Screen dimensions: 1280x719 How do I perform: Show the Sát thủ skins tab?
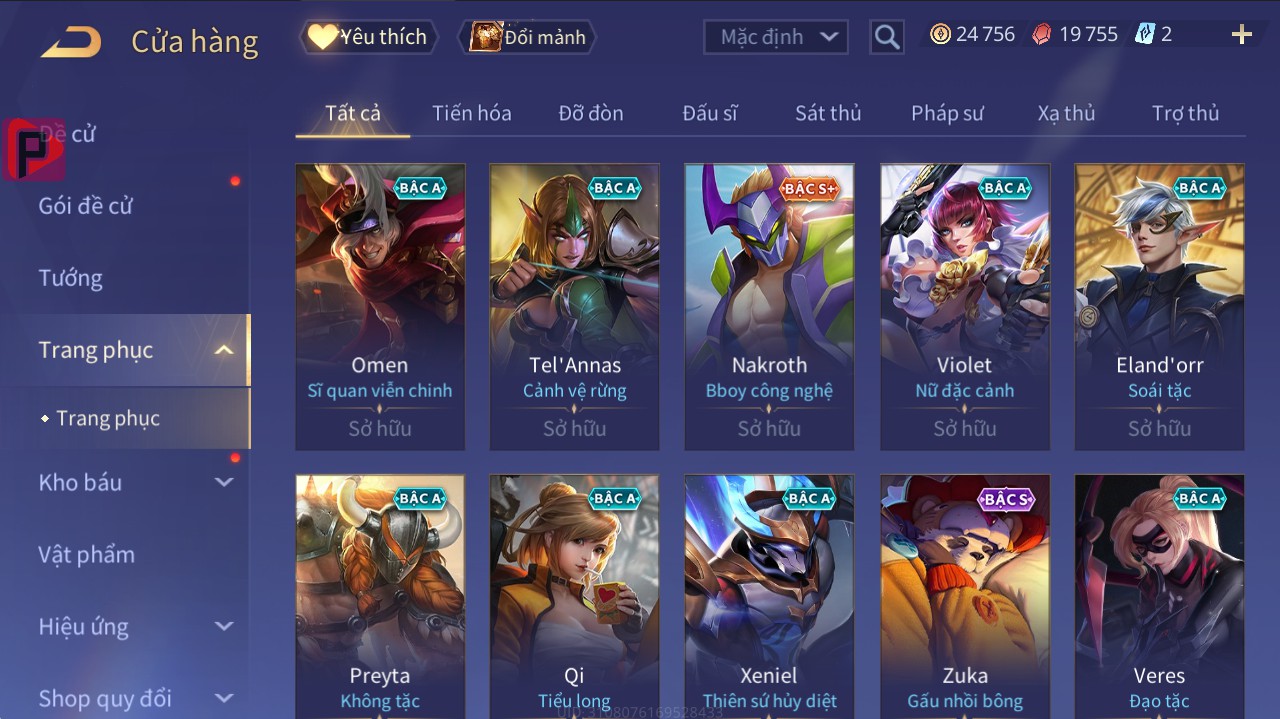[x=828, y=113]
